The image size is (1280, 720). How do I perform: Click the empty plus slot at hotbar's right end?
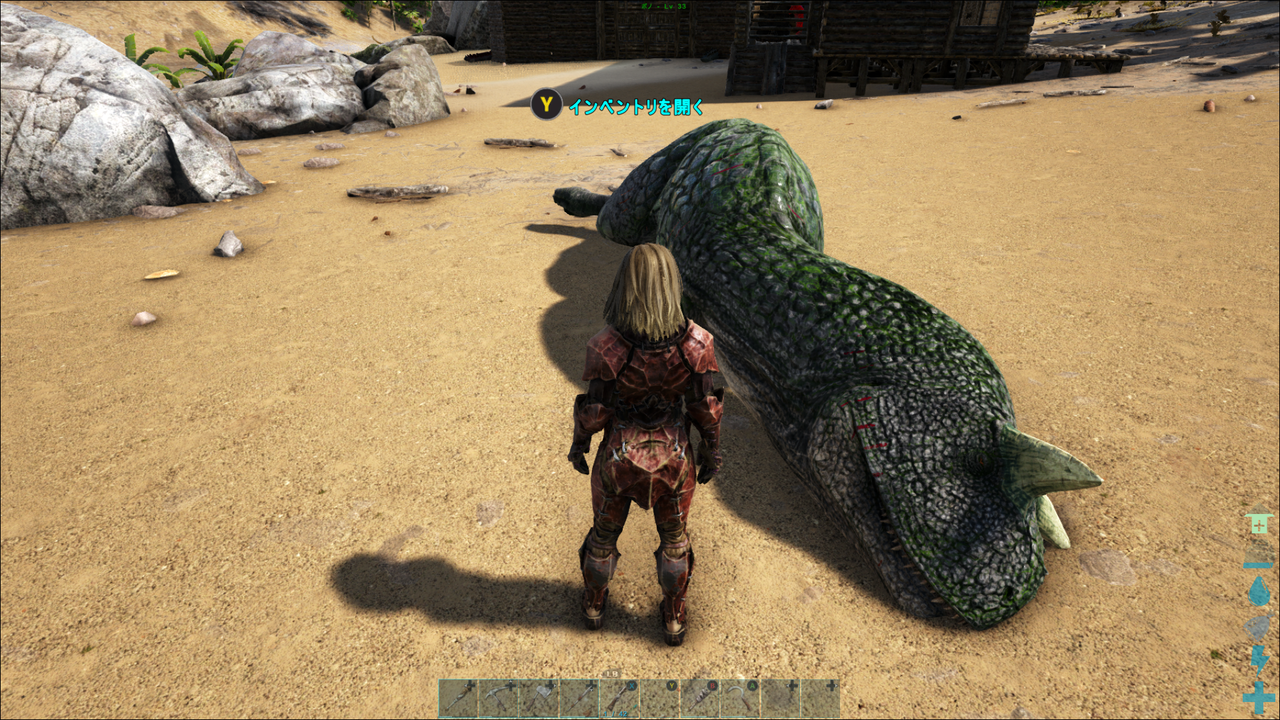pyautogui.click(x=818, y=695)
